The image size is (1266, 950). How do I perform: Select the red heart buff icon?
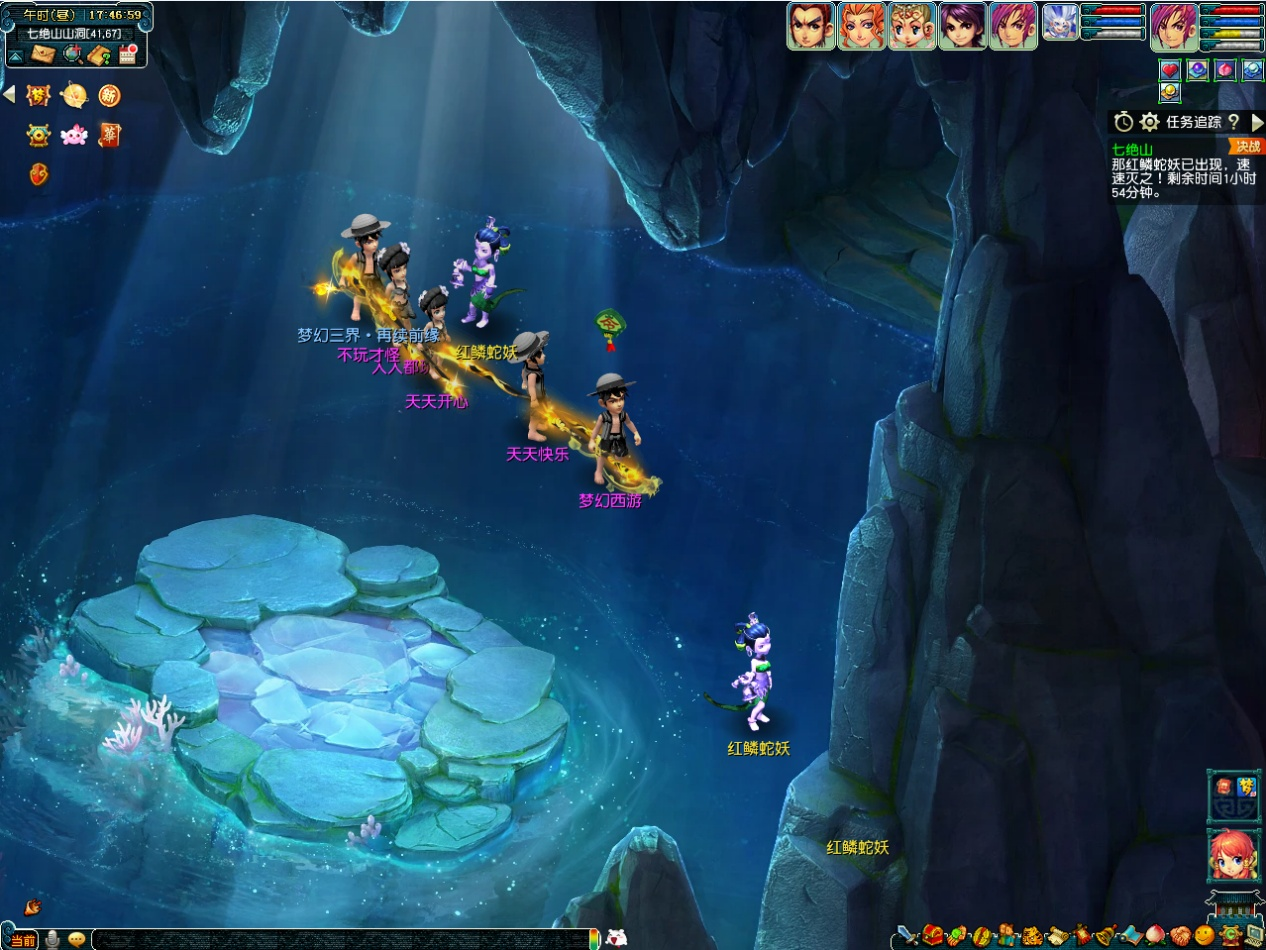(1170, 70)
